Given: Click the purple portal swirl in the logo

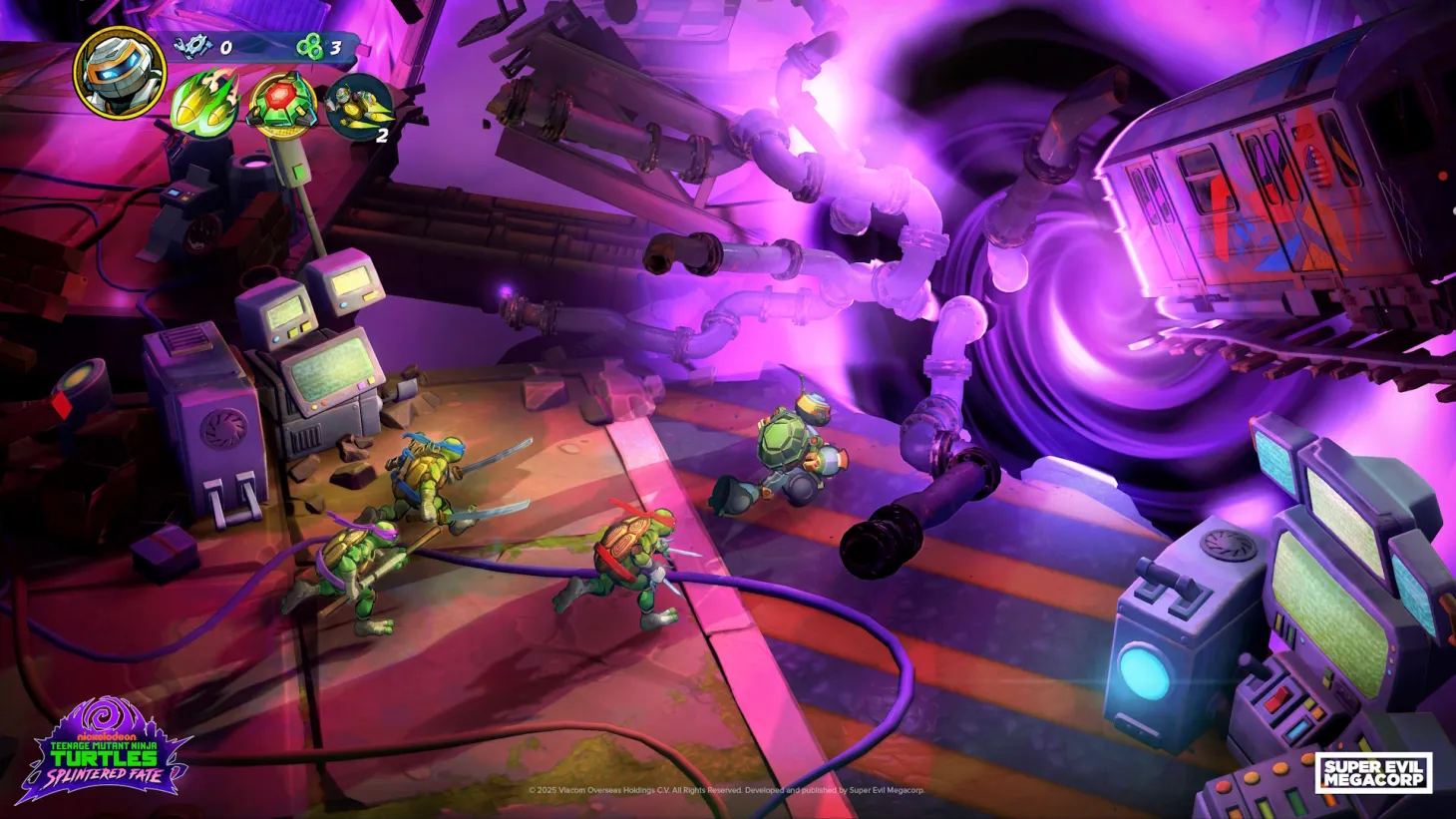Looking at the screenshot, I should 103,714.
